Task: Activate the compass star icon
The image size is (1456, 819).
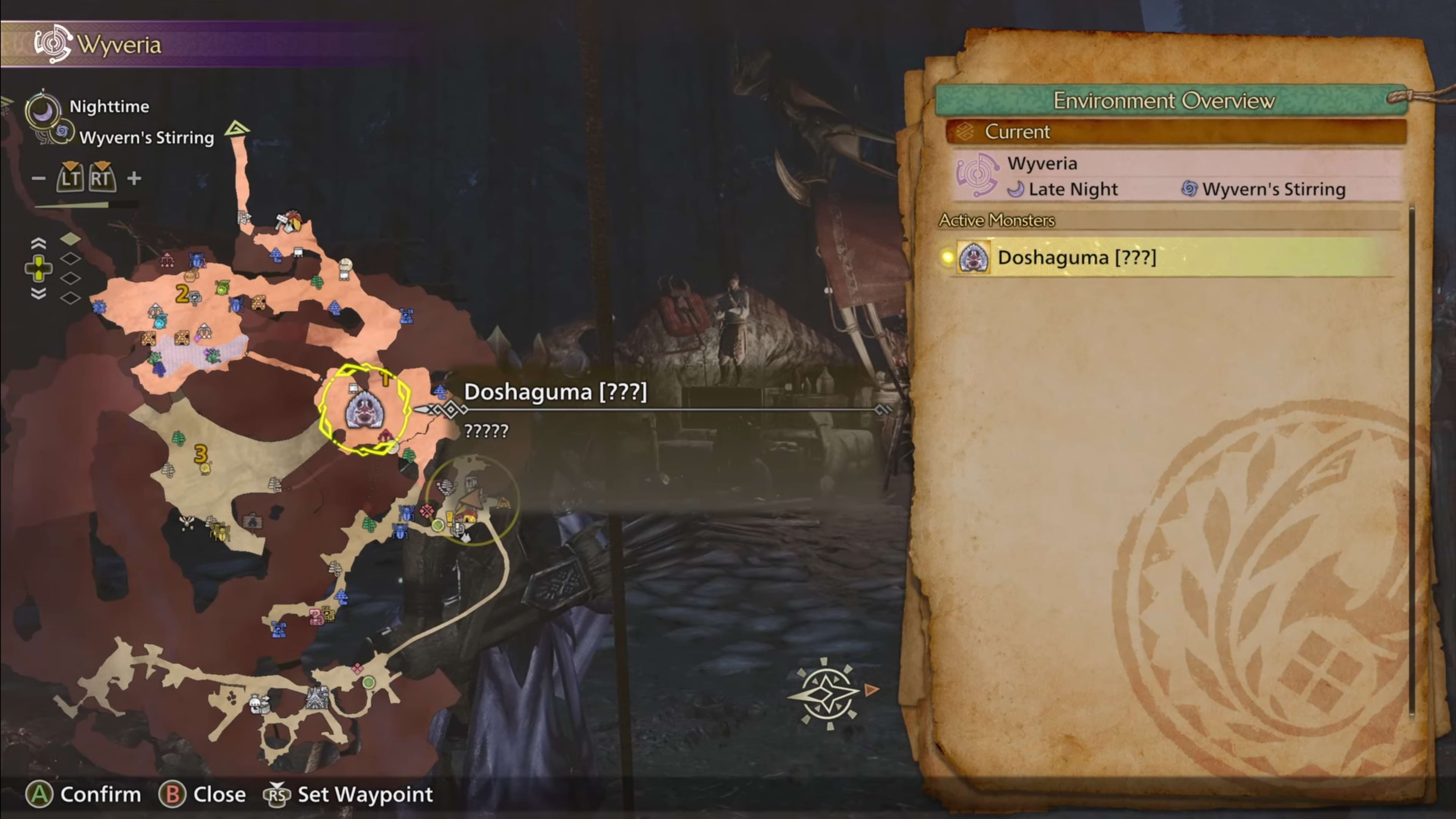Action: [x=827, y=693]
